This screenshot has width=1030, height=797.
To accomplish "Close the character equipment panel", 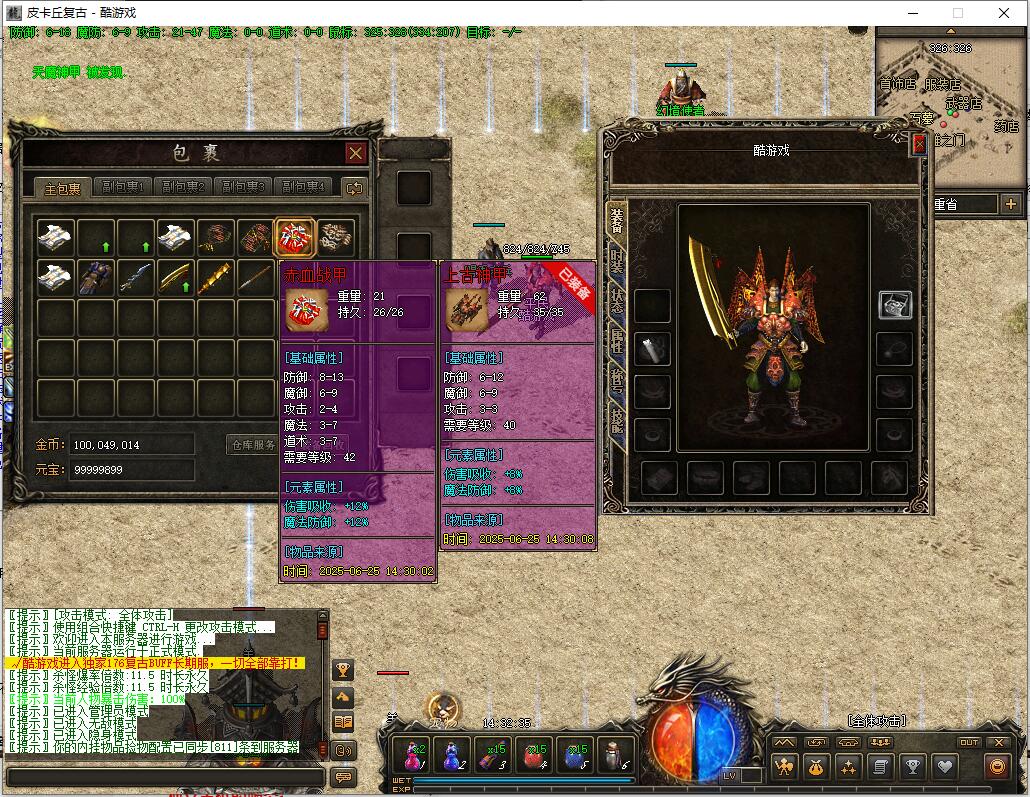I will 919,144.
